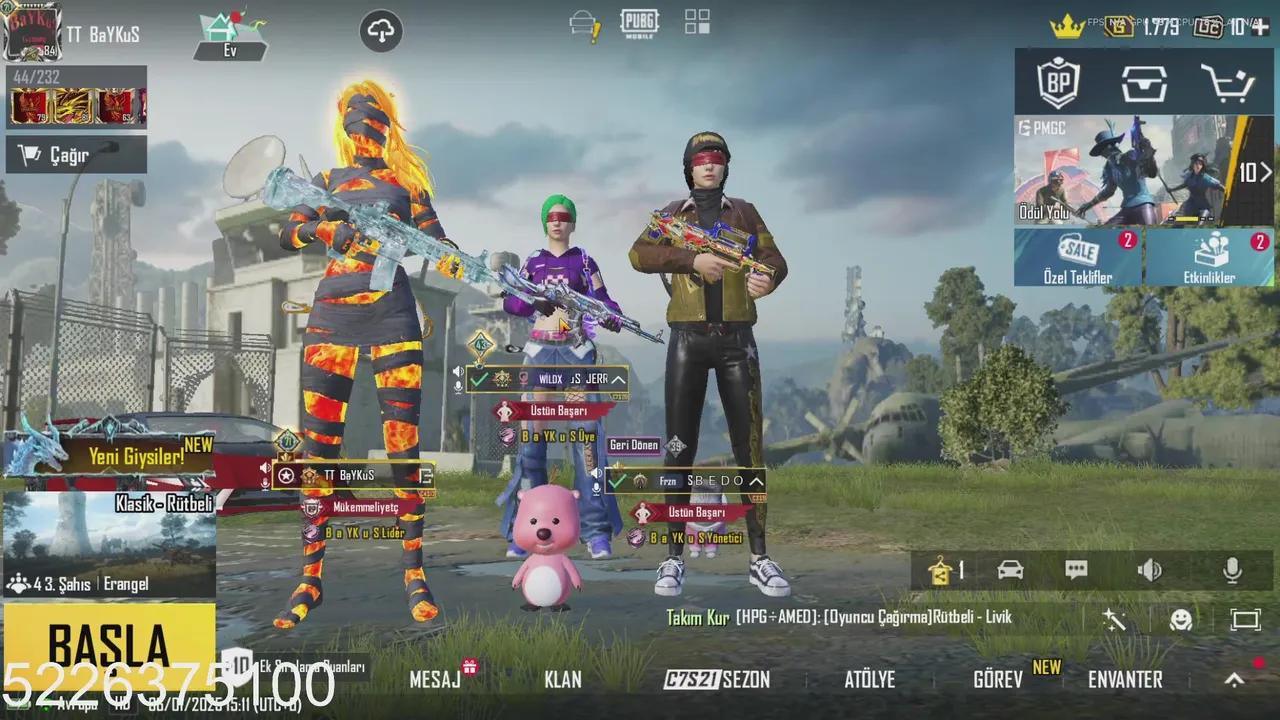
Task: Open the BP shield panel
Action: (1059, 84)
